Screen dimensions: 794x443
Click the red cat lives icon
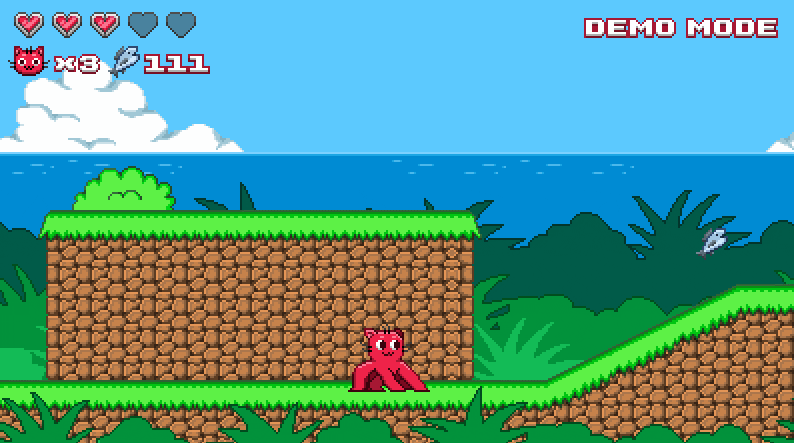pos(29,62)
